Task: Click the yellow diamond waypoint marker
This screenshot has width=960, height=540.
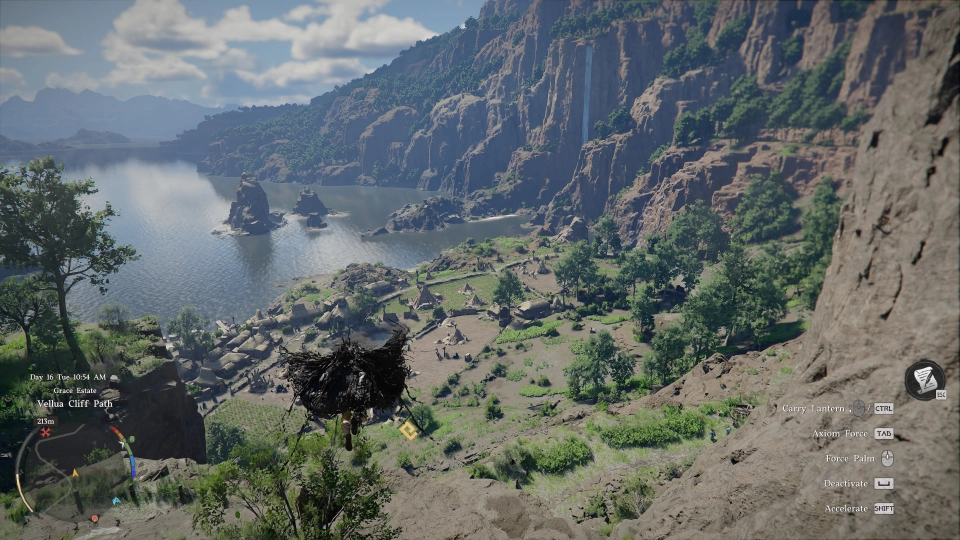Action: [408, 430]
